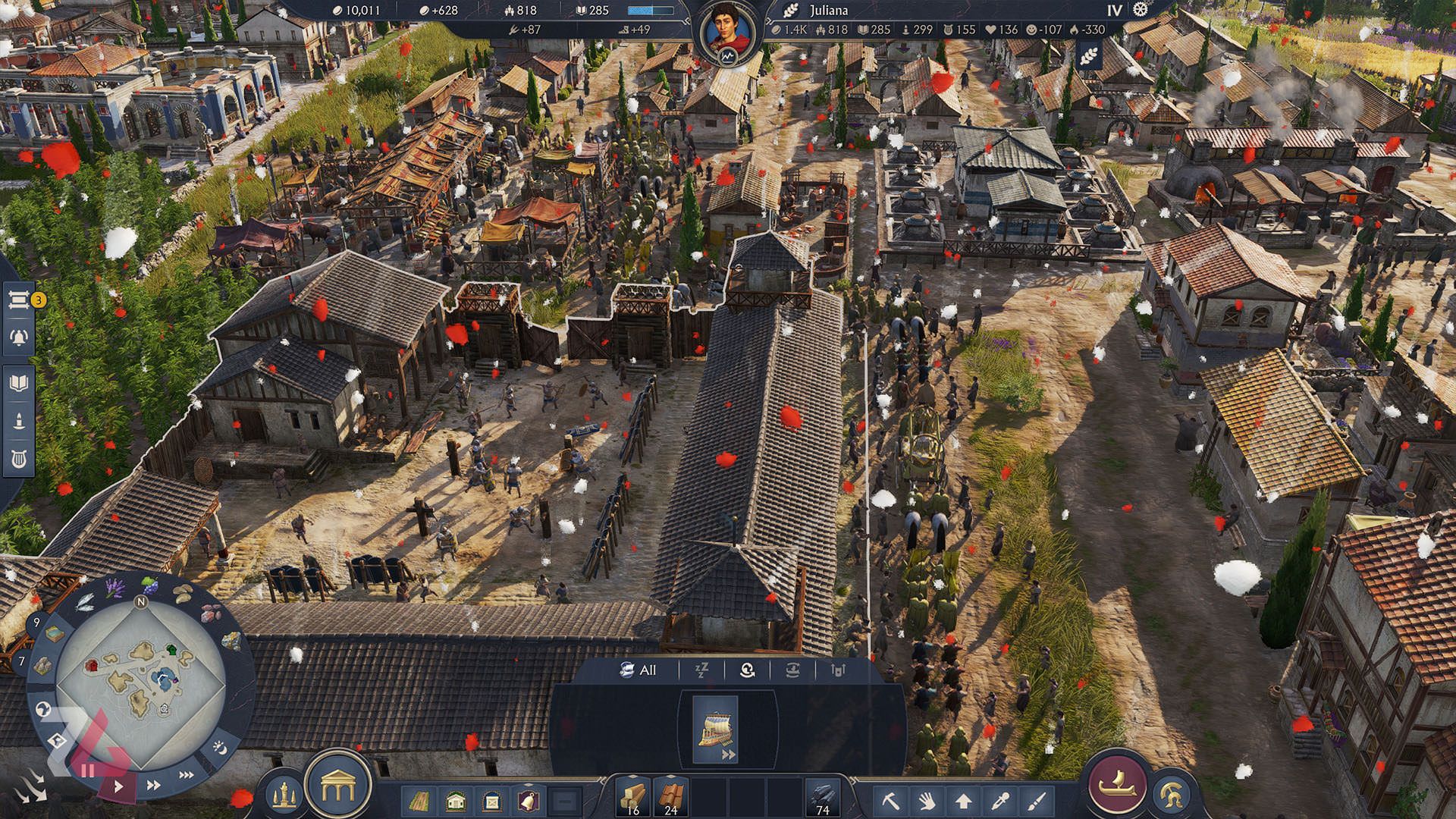Image resolution: width=1456 pixels, height=819 pixels.
Task: Open the temple building menu button
Action: click(x=337, y=789)
